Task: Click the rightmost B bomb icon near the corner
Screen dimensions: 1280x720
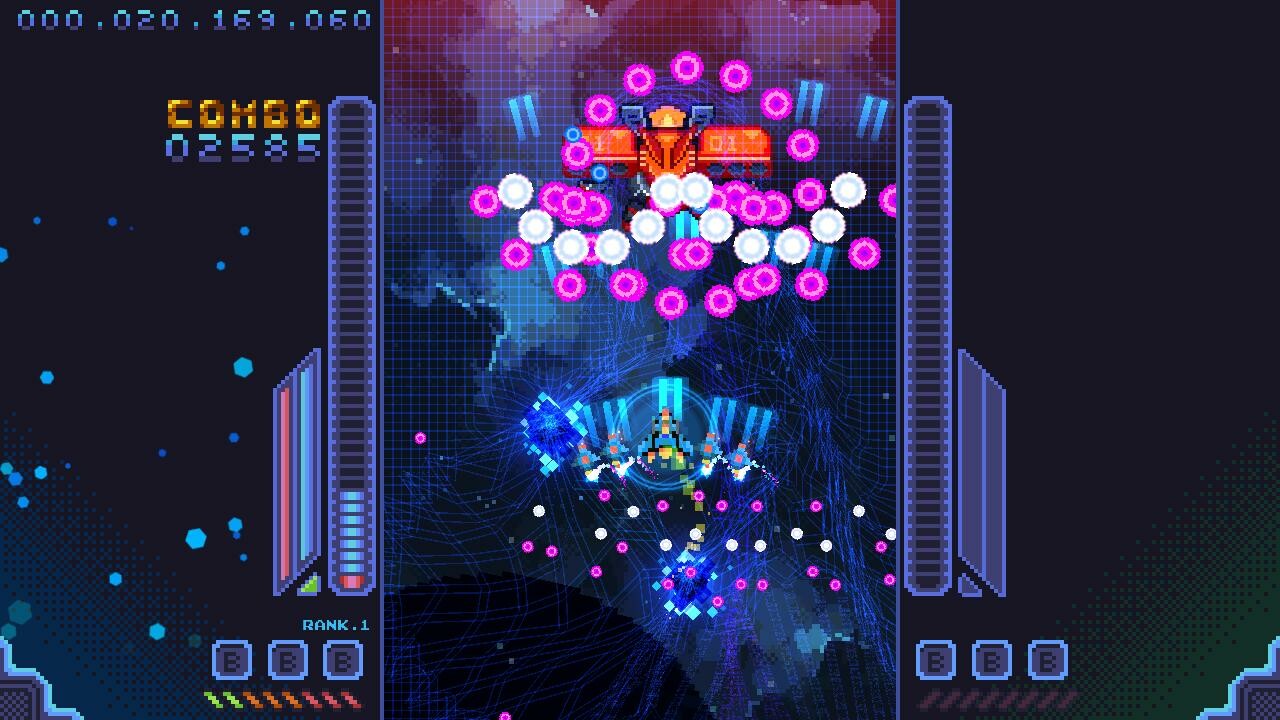Action: pyautogui.click(x=1048, y=660)
